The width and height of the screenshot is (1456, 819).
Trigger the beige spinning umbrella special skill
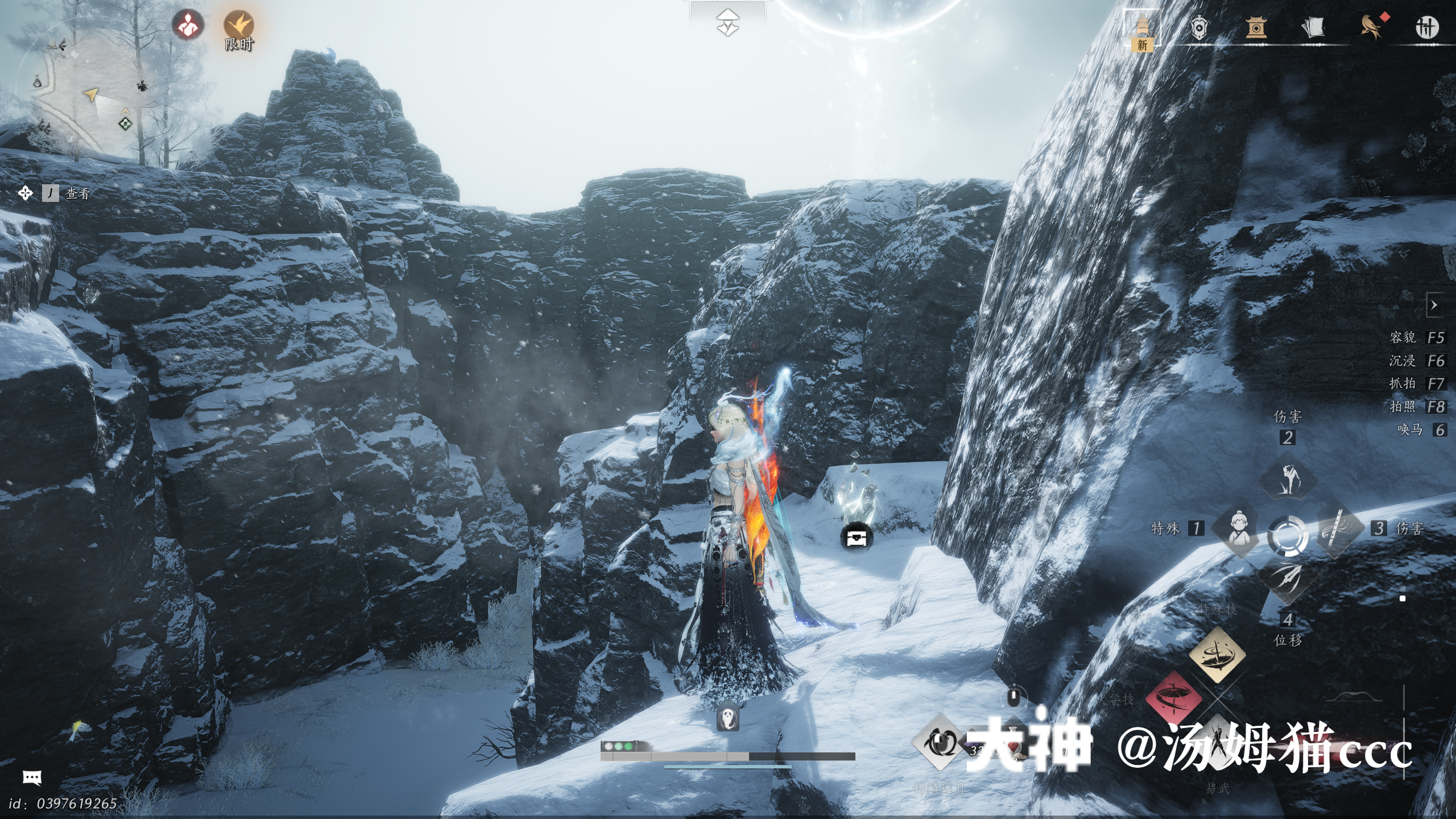coord(1217,655)
